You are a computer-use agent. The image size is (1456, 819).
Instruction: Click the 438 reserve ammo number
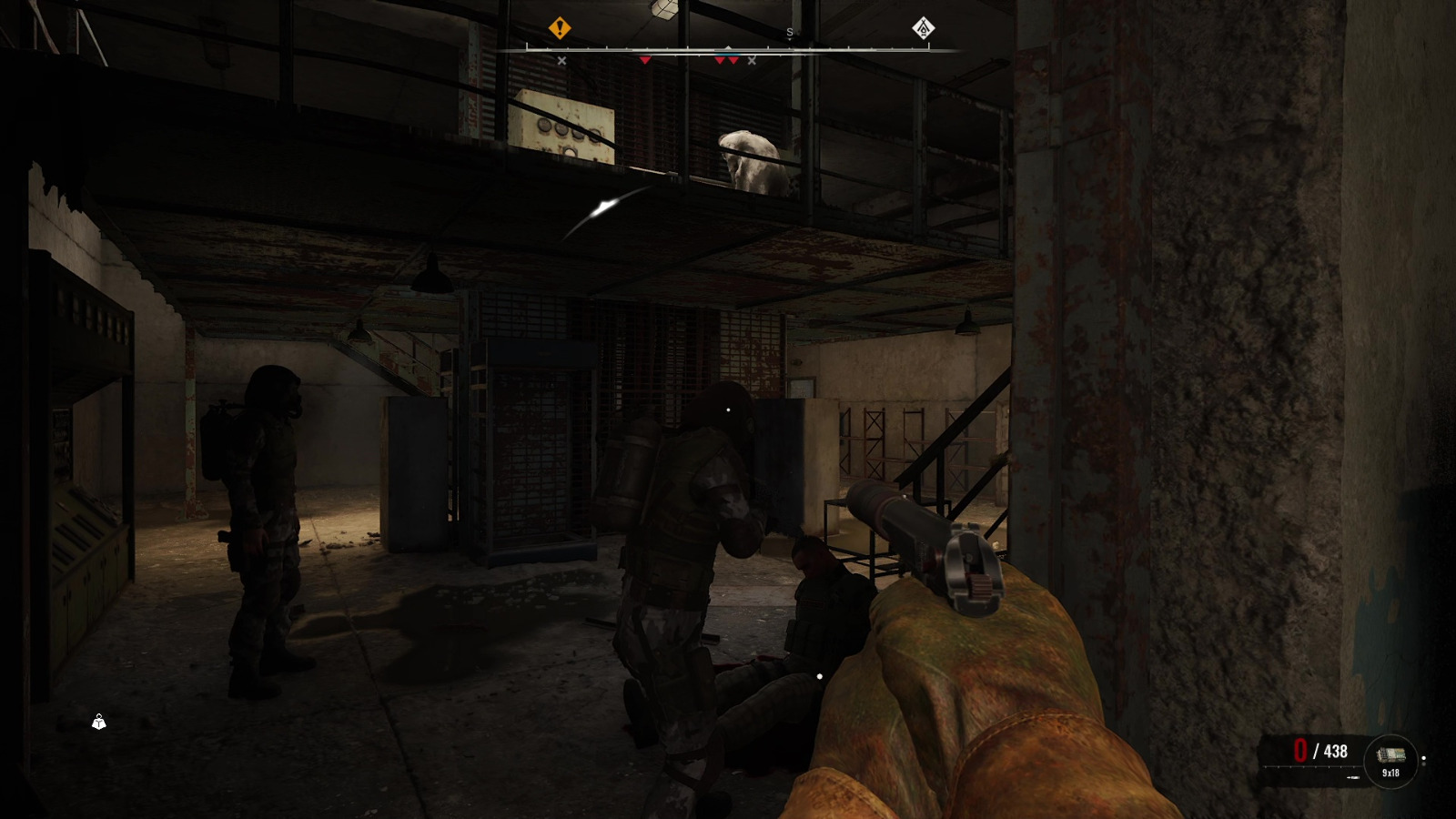pyautogui.click(x=1336, y=751)
